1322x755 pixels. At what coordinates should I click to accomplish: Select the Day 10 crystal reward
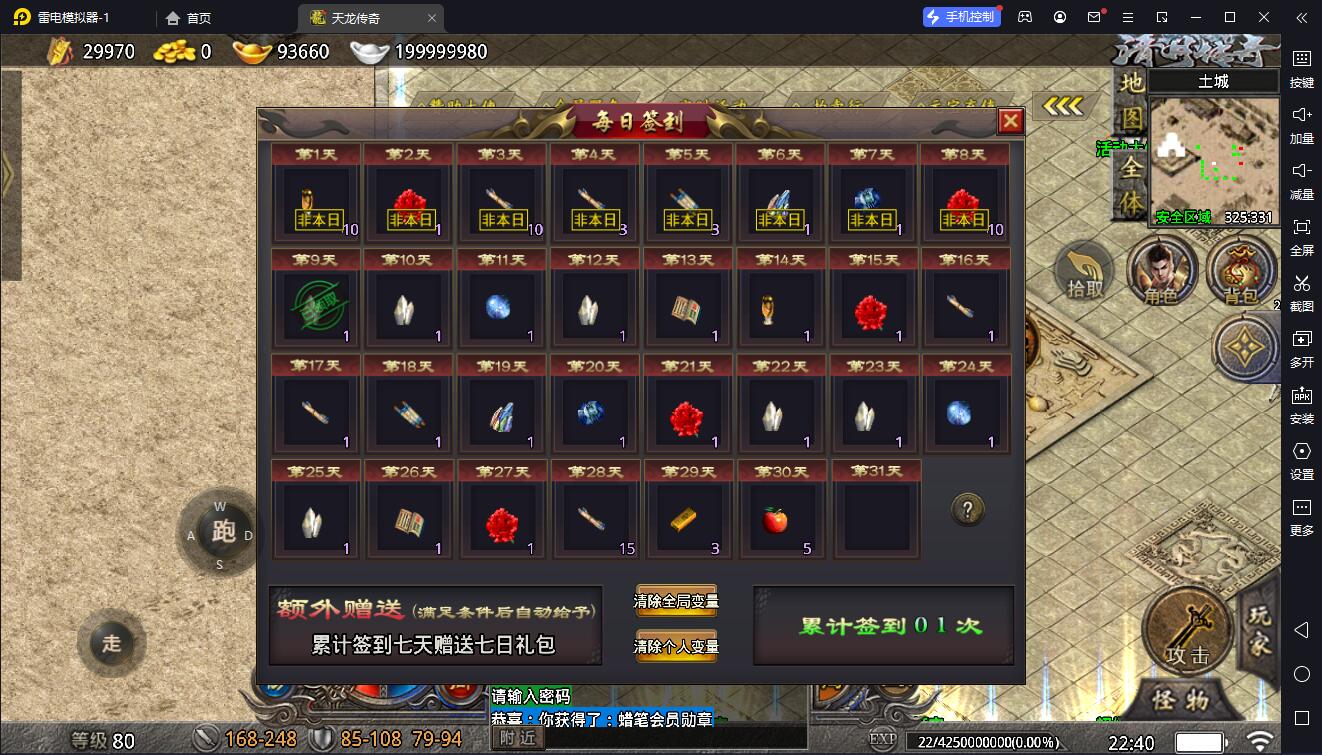409,308
